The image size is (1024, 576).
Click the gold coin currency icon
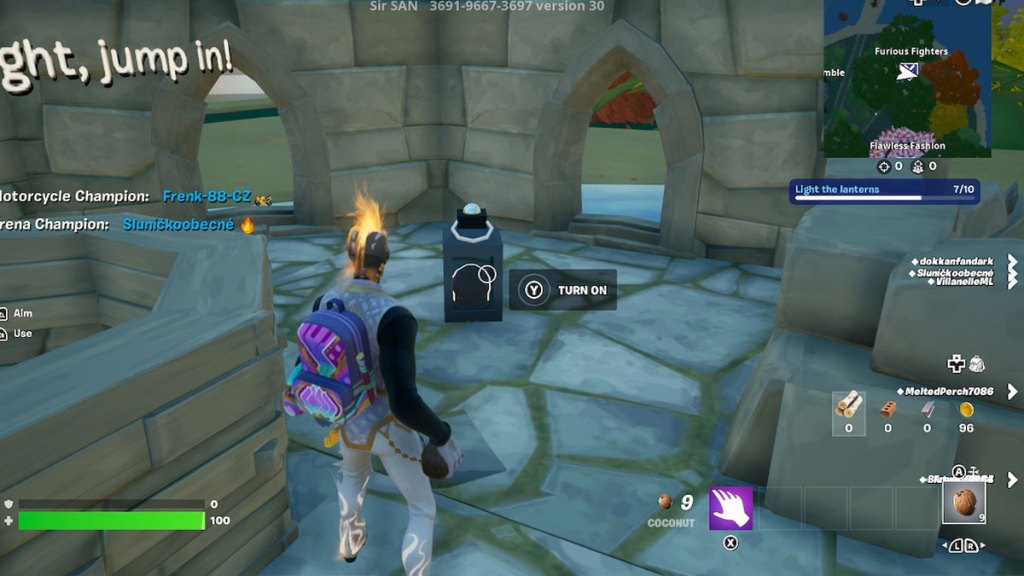pos(966,409)
